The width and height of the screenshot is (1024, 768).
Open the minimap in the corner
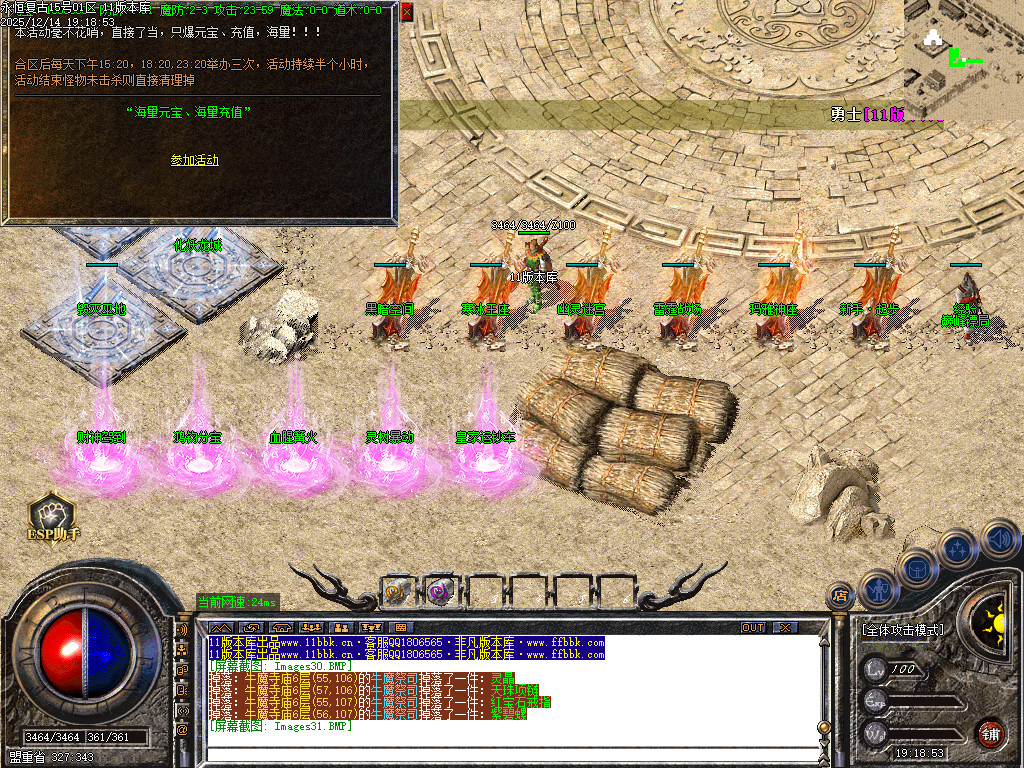click(963, 48)
